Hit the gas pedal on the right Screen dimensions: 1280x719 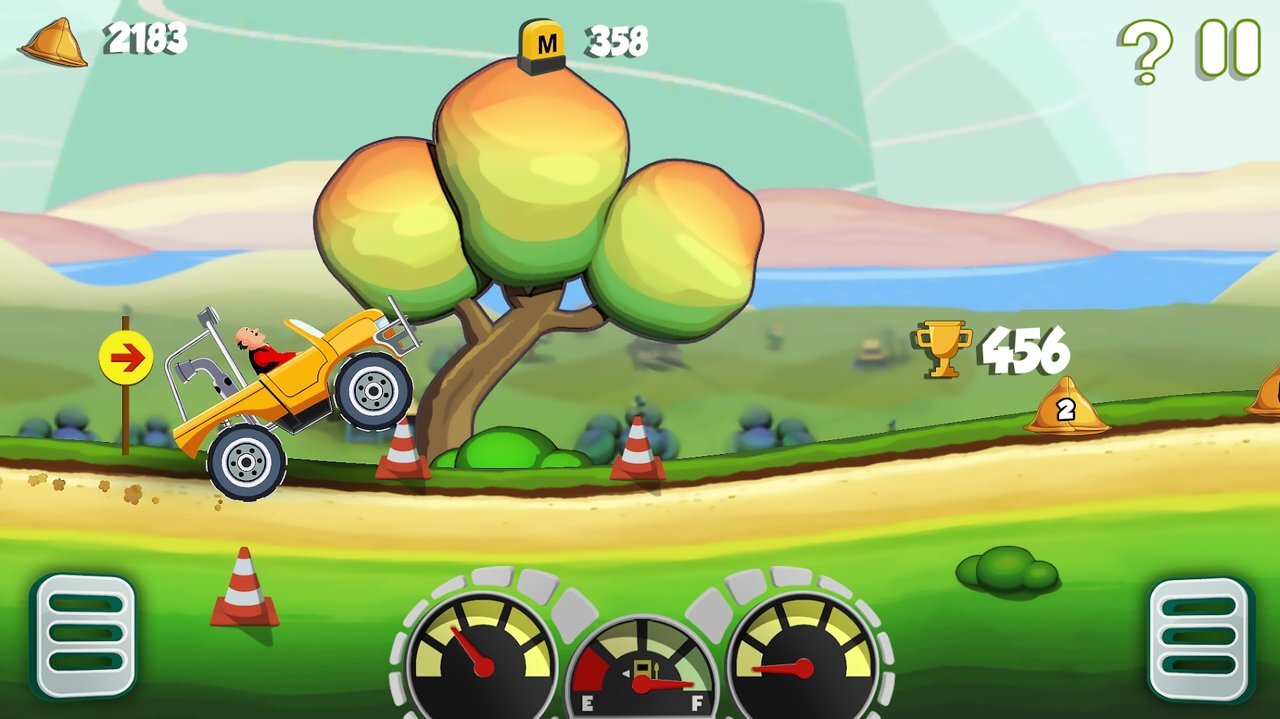(1200, 639)
